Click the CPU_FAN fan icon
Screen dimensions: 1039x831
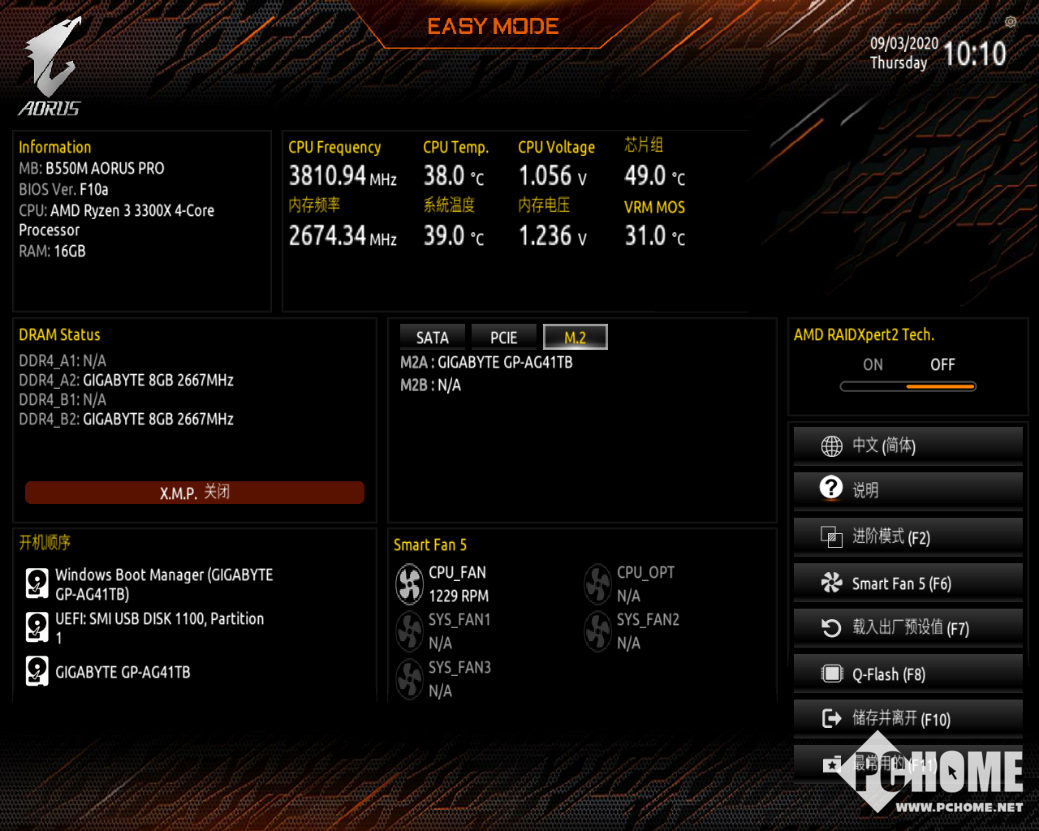click(410, 584)
